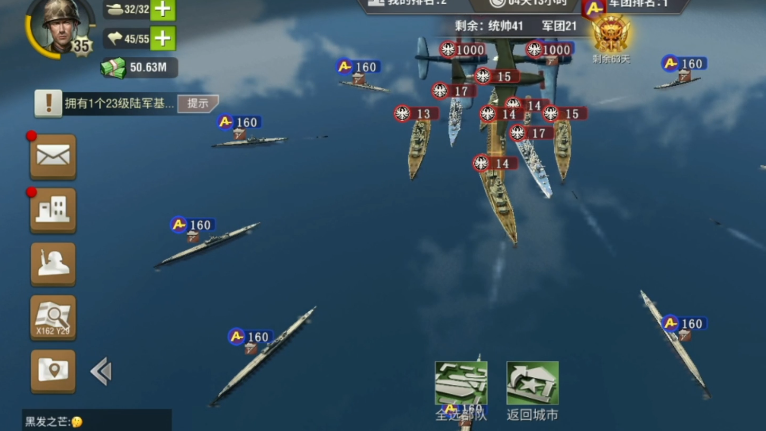Open the map coordinate search icon

click(x=53, y=317)
